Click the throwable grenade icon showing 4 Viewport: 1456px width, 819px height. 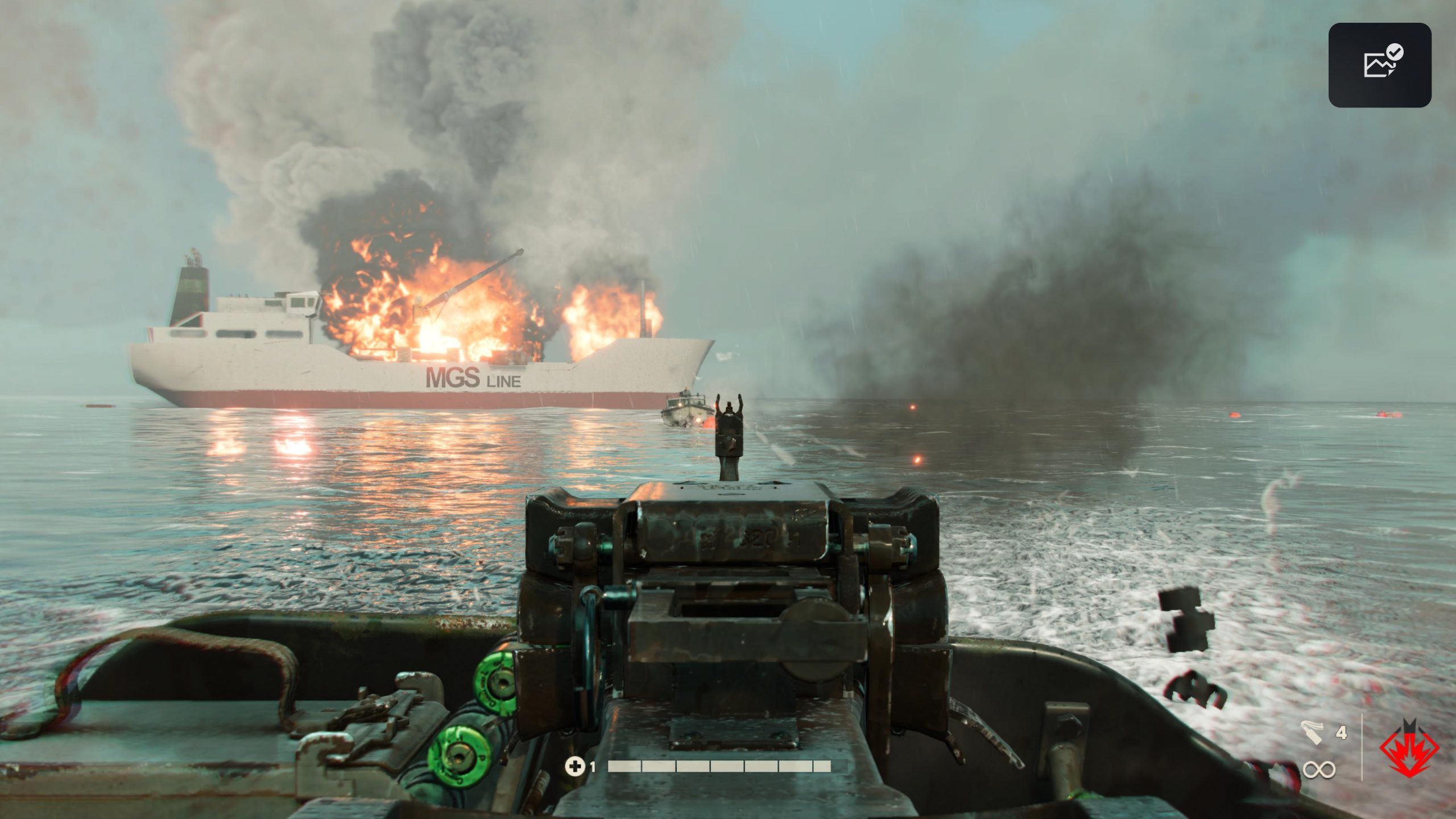(1312, 731)
